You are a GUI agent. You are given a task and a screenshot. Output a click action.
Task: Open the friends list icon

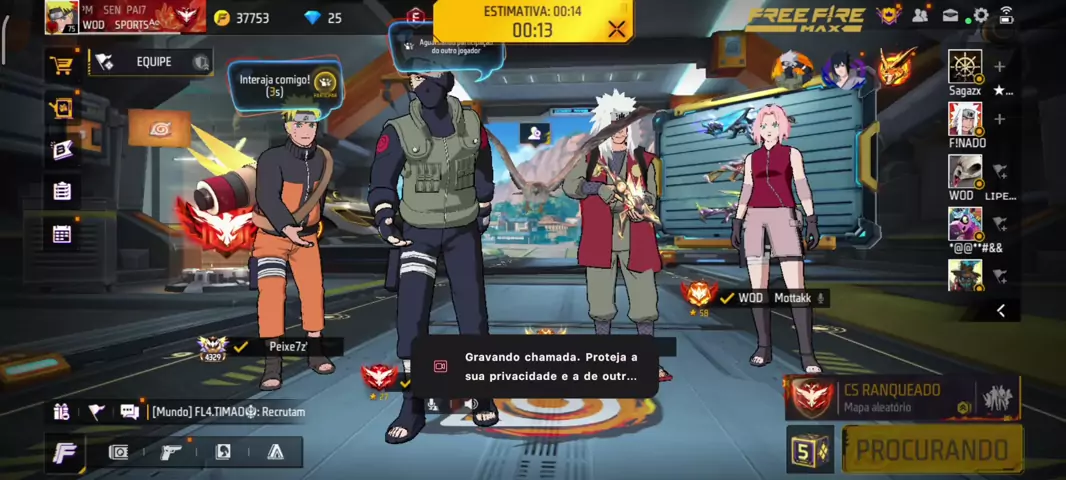(920, 15)
